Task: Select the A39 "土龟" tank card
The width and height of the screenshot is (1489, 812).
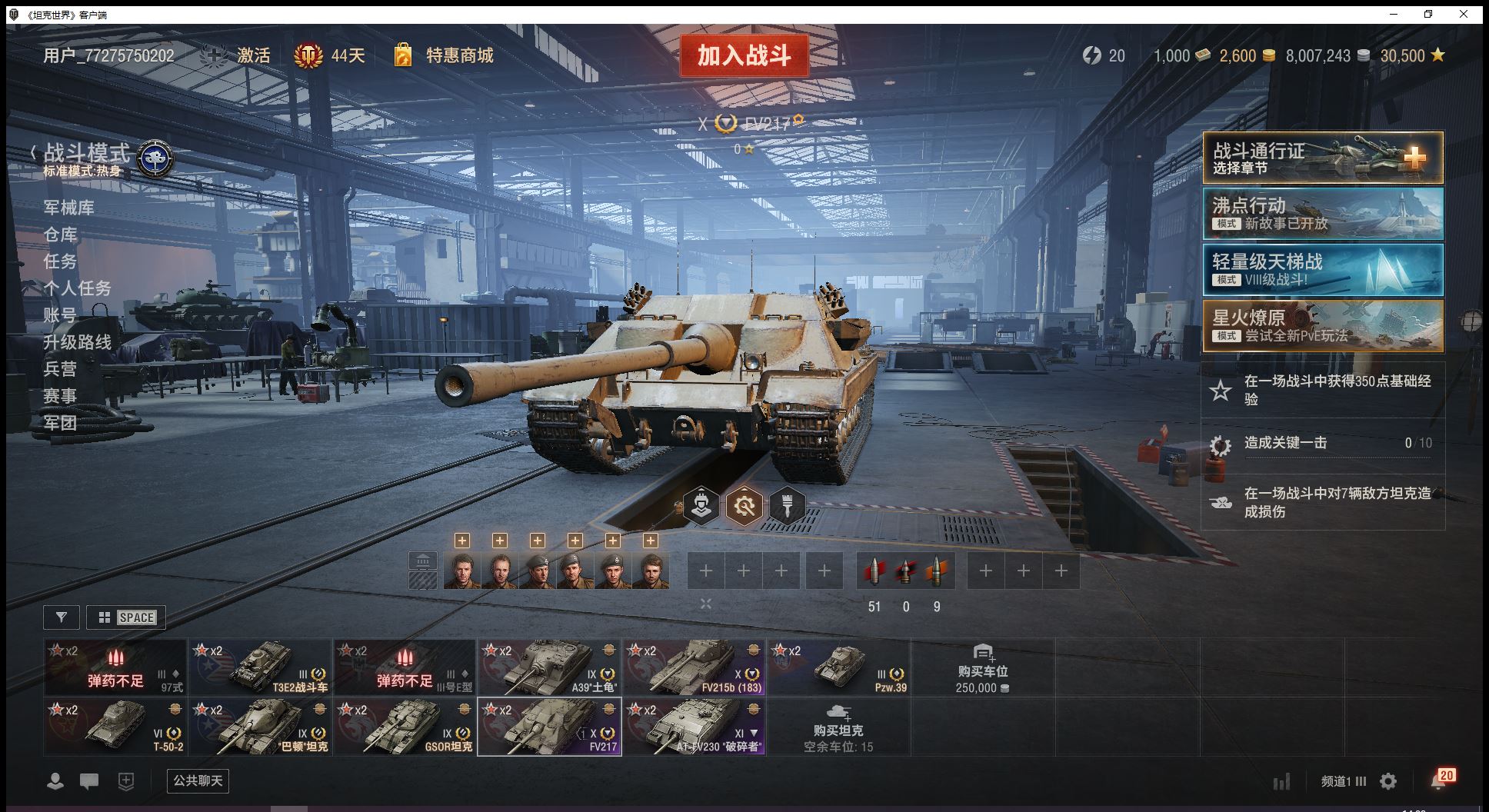Action: tap(549, 667)
